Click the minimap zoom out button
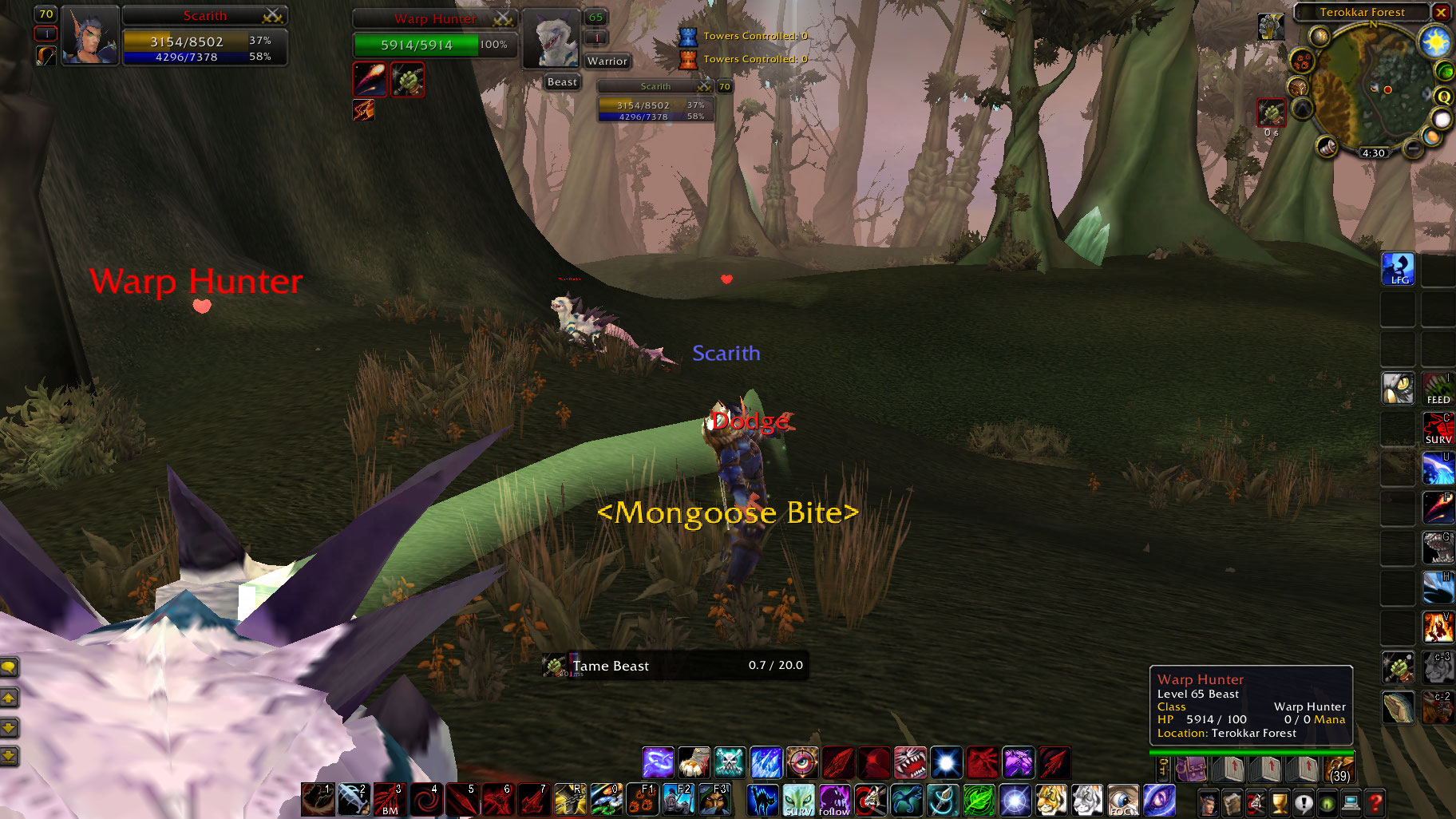 [x=1413, y=151]
